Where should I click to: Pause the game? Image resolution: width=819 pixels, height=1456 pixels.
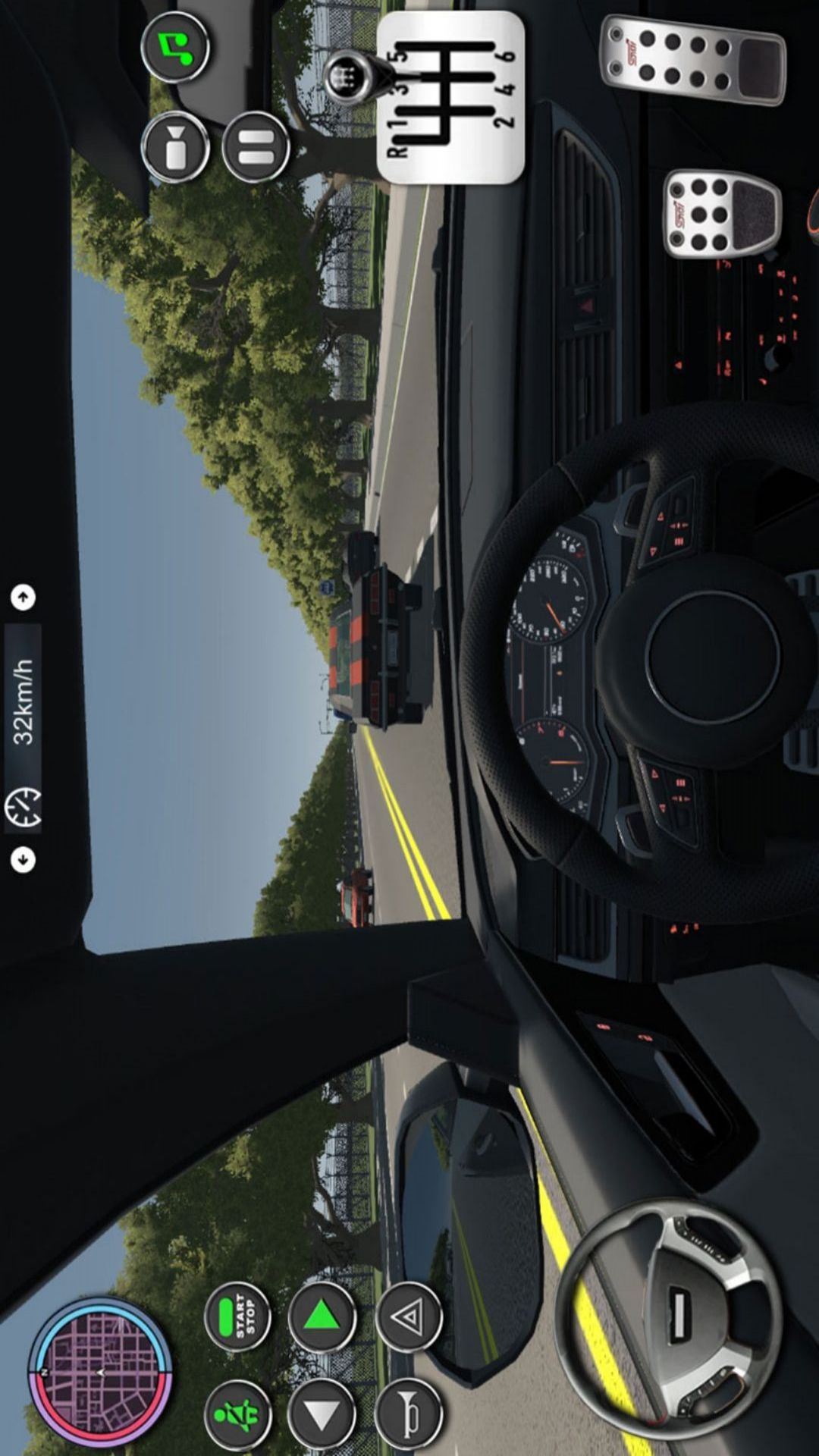[x=256, y=147]
